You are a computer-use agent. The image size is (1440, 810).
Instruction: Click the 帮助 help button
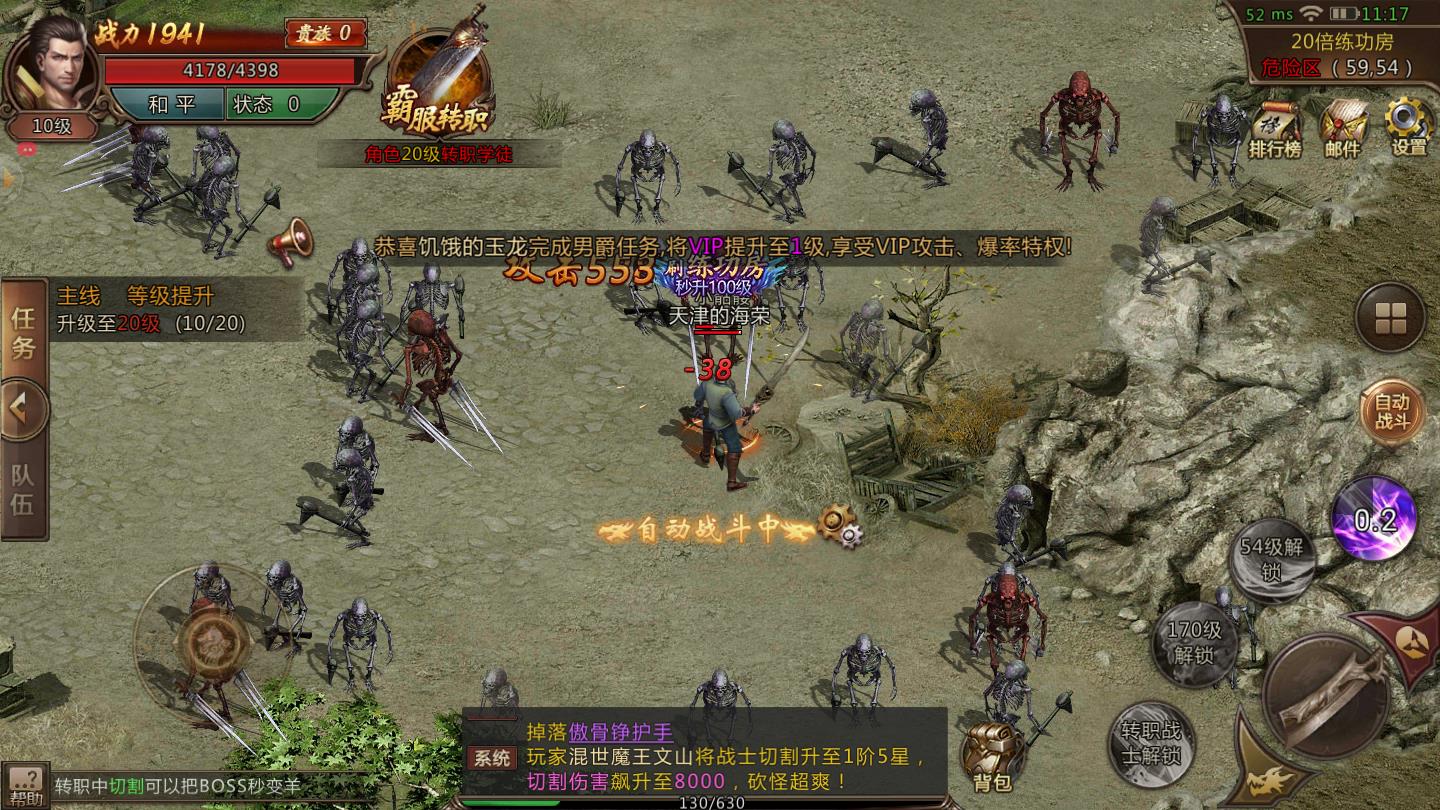[x=26, y=784]
